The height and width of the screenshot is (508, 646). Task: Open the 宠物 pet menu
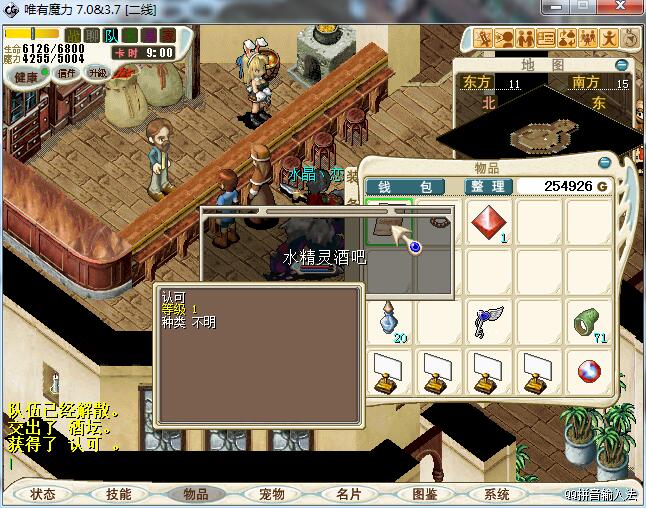271,494
